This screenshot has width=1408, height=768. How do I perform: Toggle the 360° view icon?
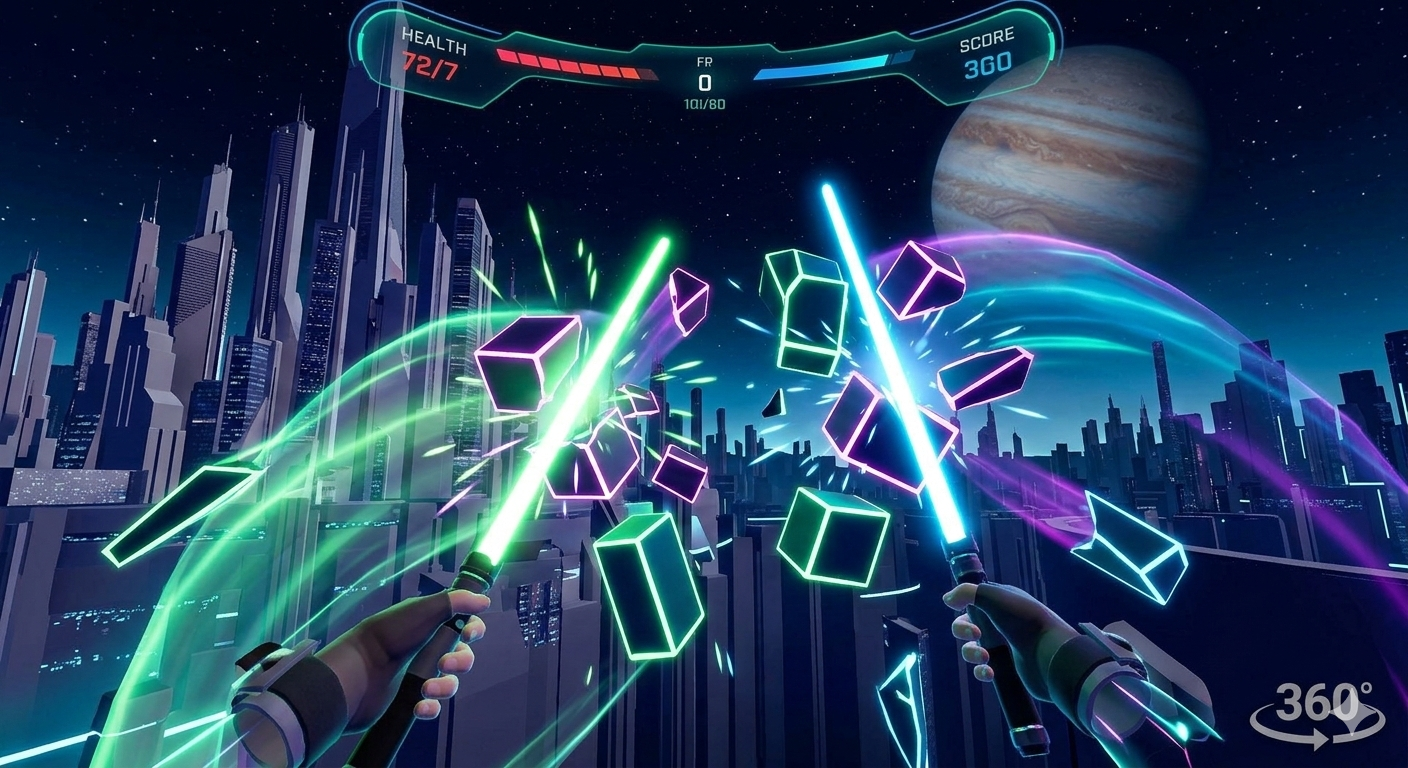coord(1319,713)
